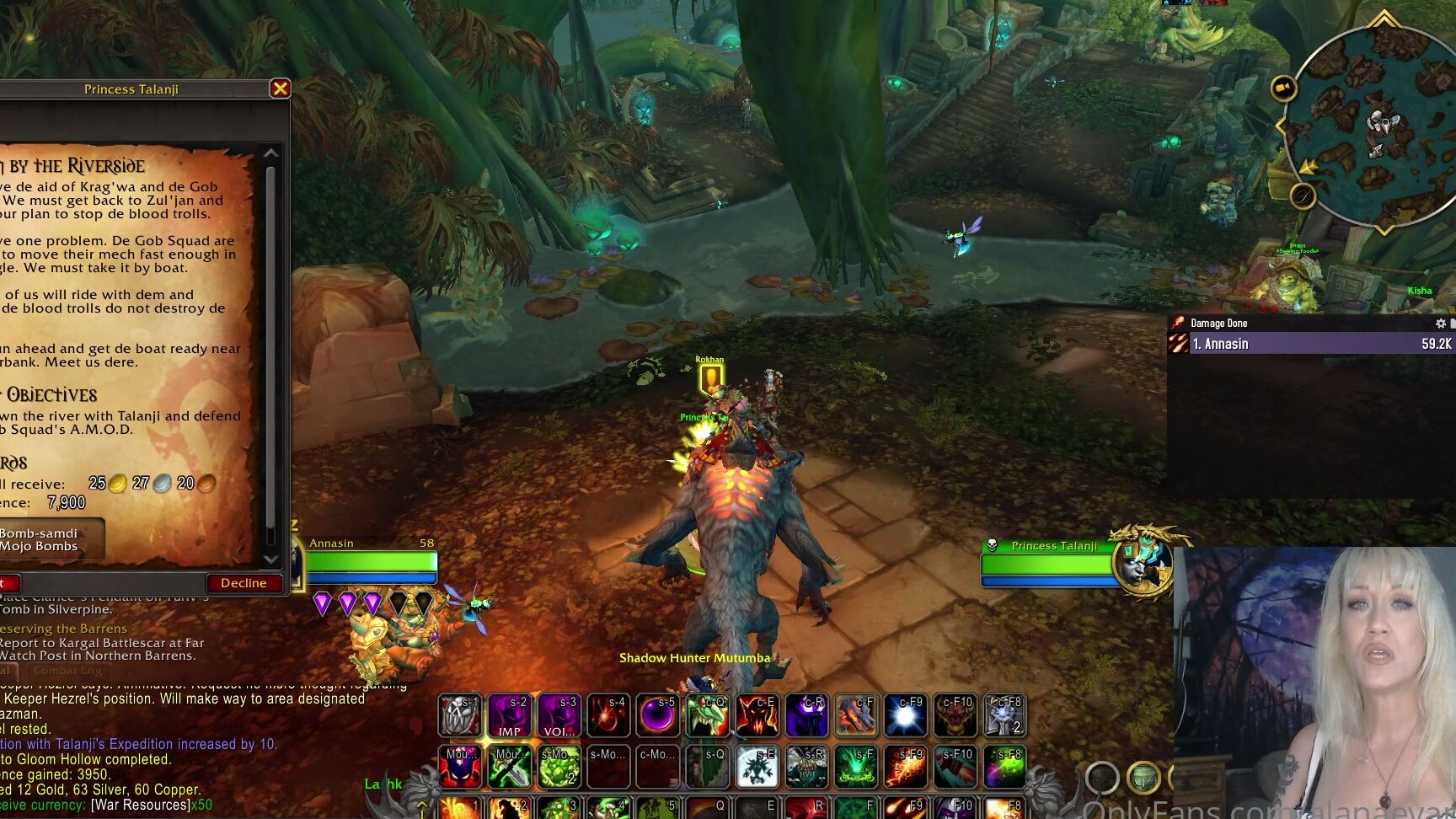The height and width of the screenshot is (819, 1456).
Task: Activate the green dragon ability bound to c-Q
Action: click(708, 716)
